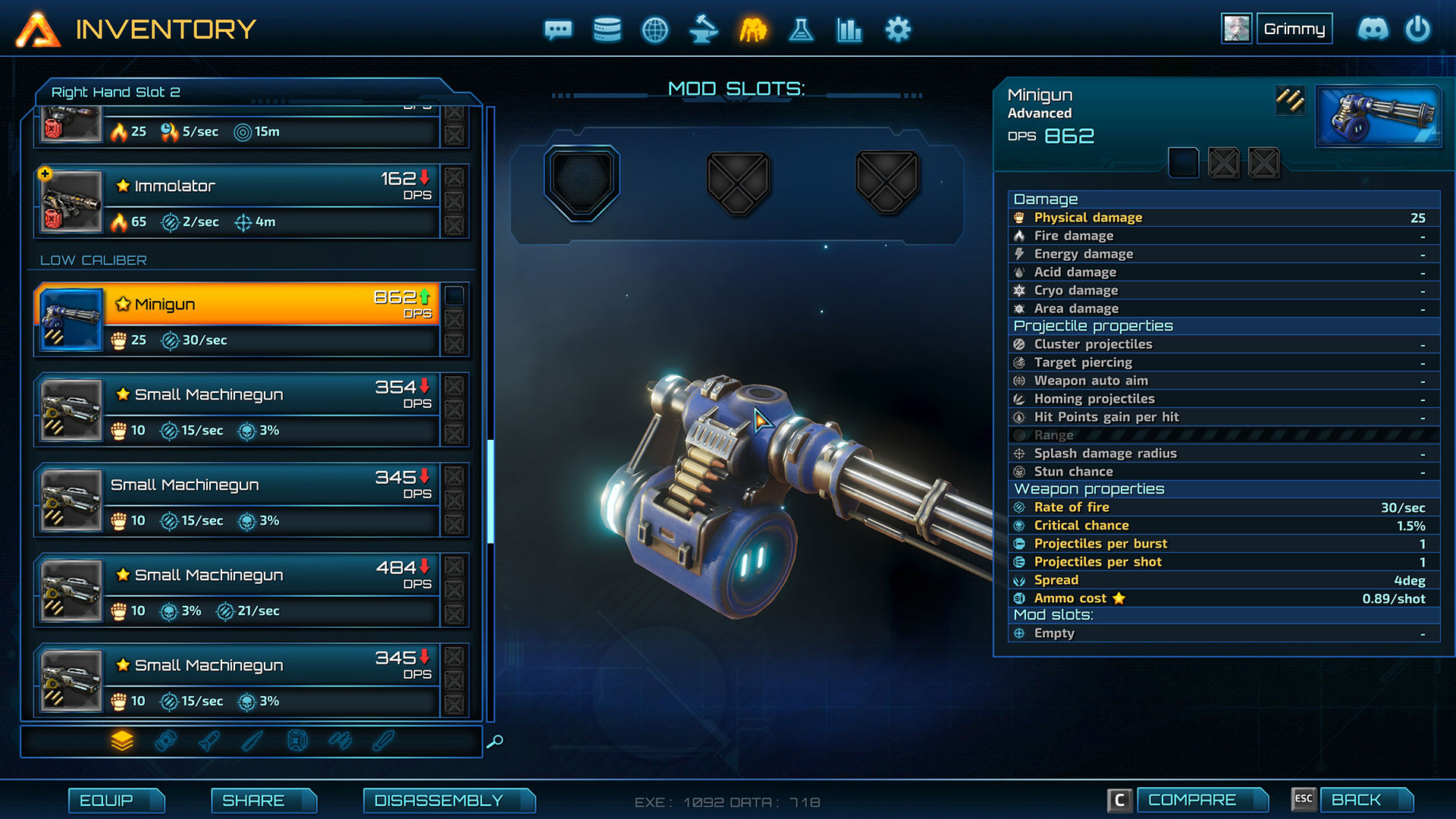Open the magnifying glass search
Image resolution: width=1456 pixels, height=819 pixels.
(494, 742)
